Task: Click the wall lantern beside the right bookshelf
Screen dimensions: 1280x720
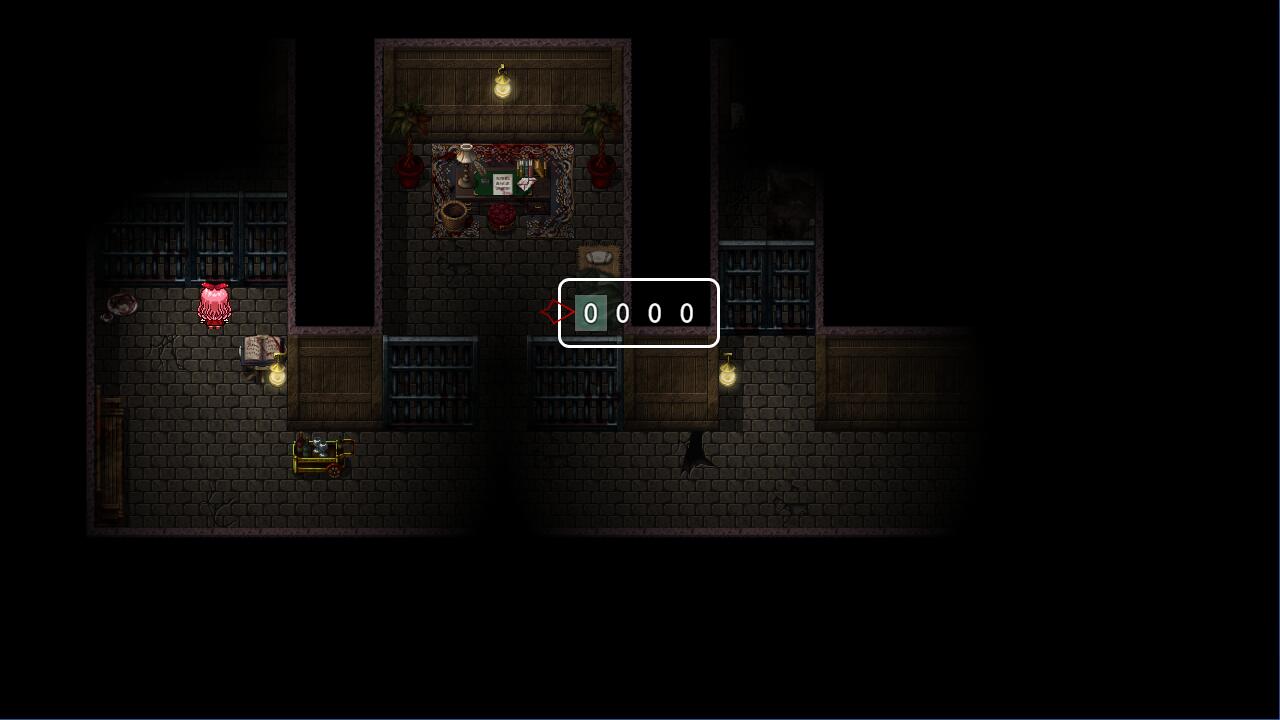Action: 727,377
